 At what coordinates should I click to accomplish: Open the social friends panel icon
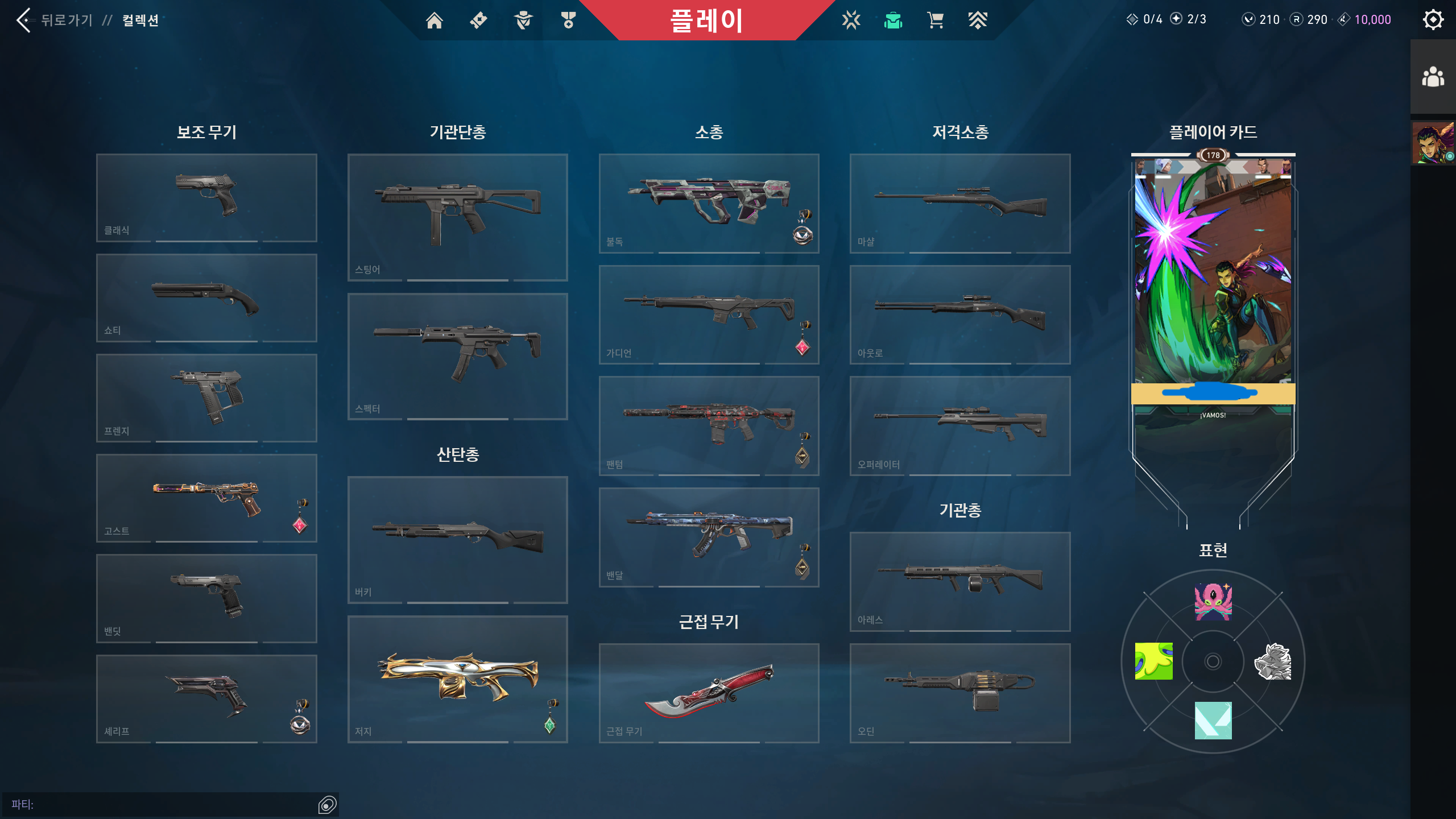point(1433,76)
